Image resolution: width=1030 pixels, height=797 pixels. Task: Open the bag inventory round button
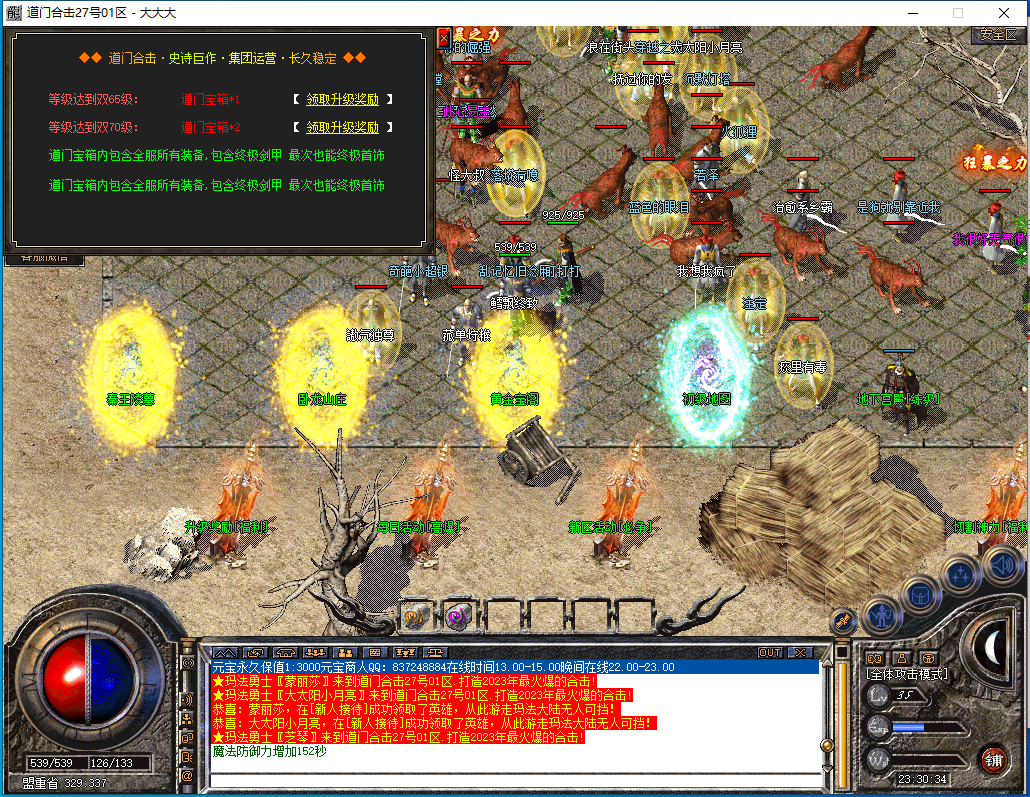(921, 594)
